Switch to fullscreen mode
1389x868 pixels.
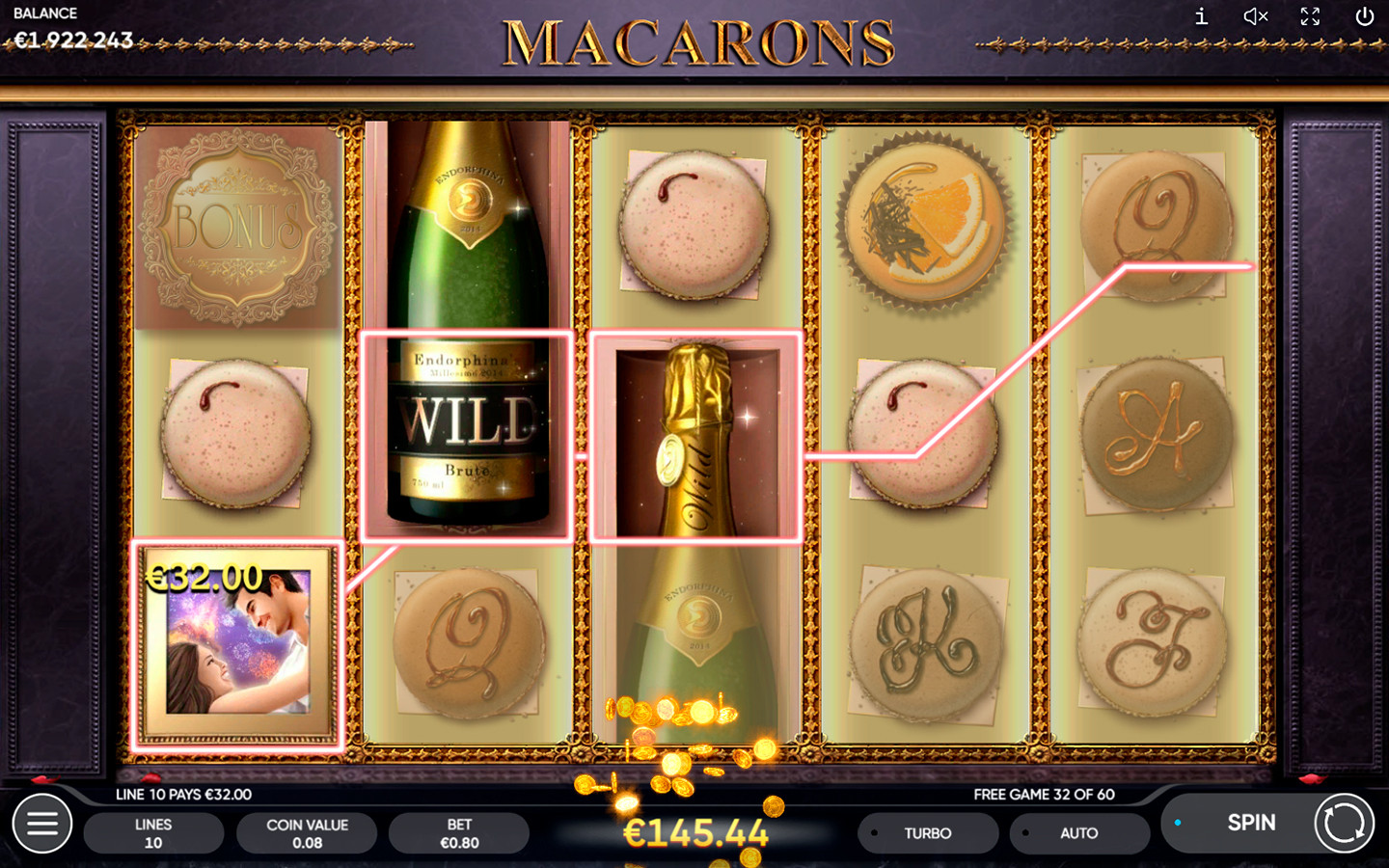coord(1310,16)
